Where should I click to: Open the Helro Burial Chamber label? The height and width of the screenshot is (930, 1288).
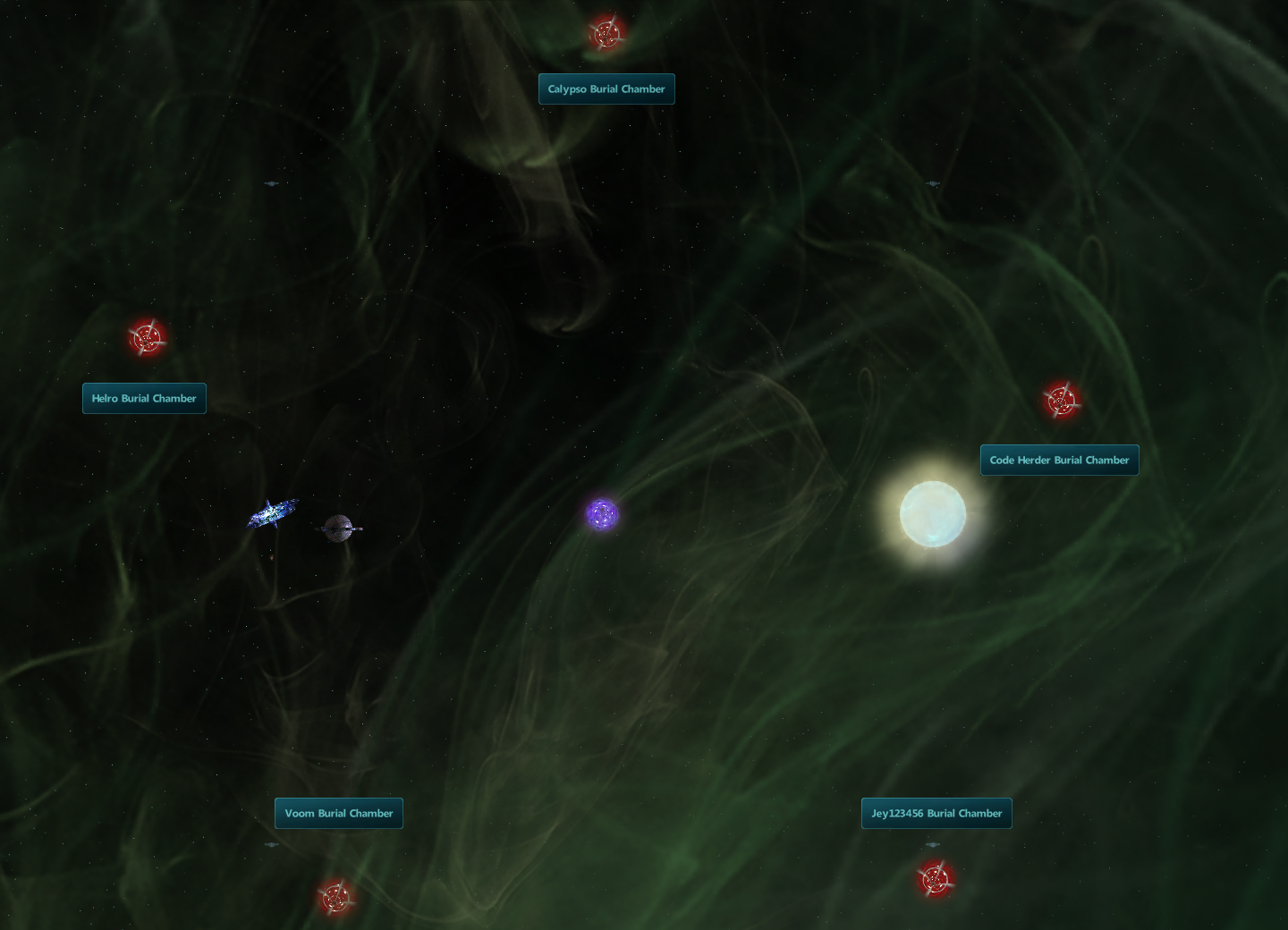coord(144,399)
